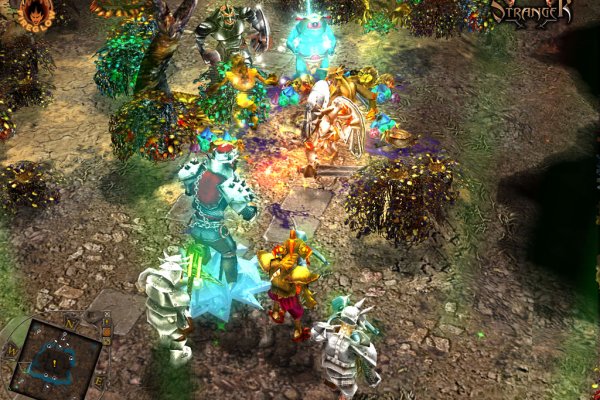The height and width of the screenshot is (400, 600).
Task: Click the exclamation mark button beside the minimap
Action: pos(107,322)
